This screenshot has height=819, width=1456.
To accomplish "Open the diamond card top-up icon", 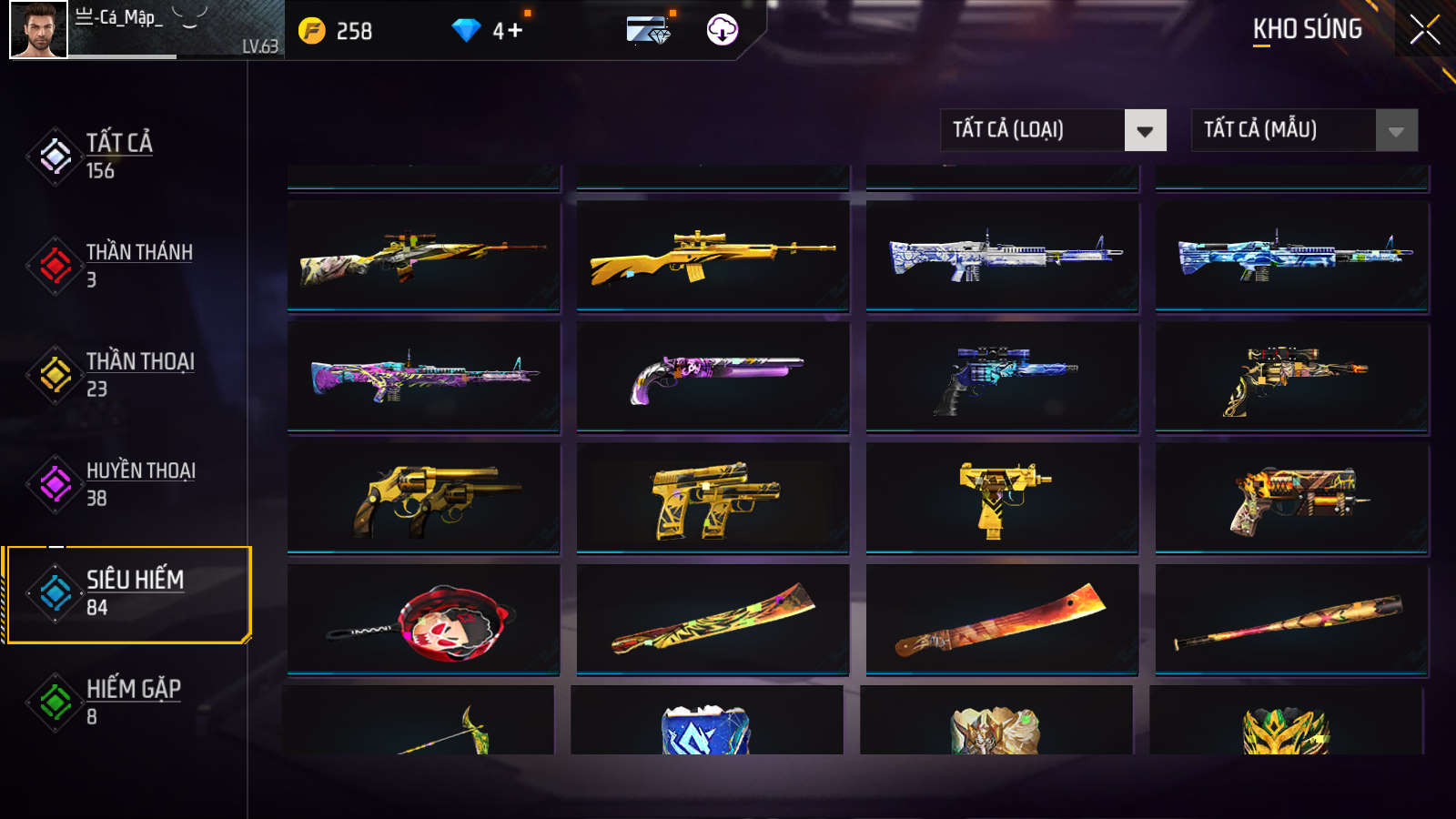I will click(x=648, y=30).
